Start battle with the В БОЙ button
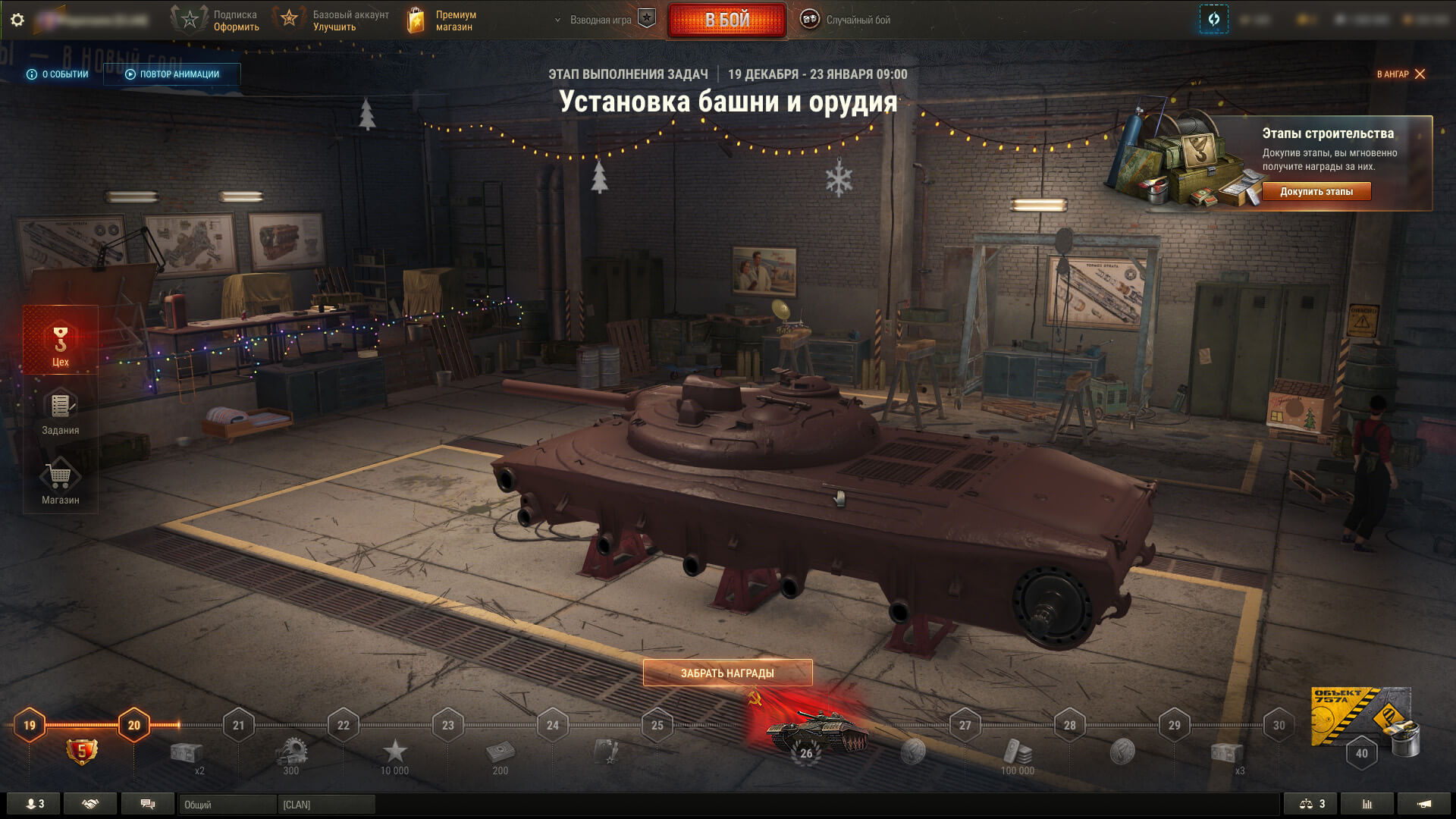The width and height of the screenshot is (1456, 819). tap(726, 20)
